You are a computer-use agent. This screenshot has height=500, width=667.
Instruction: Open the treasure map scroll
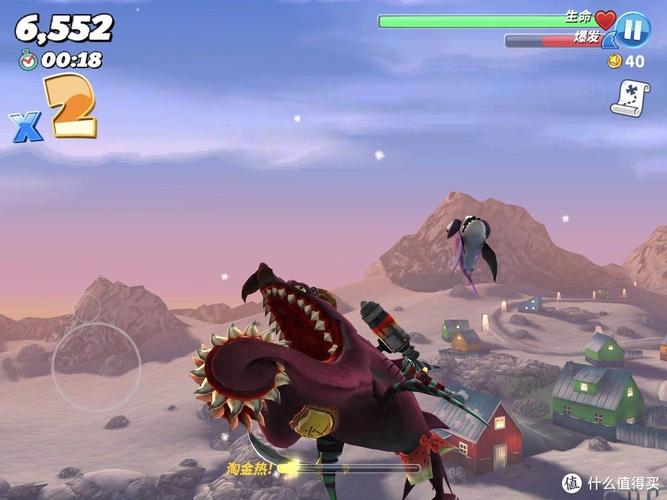point(628,97)
